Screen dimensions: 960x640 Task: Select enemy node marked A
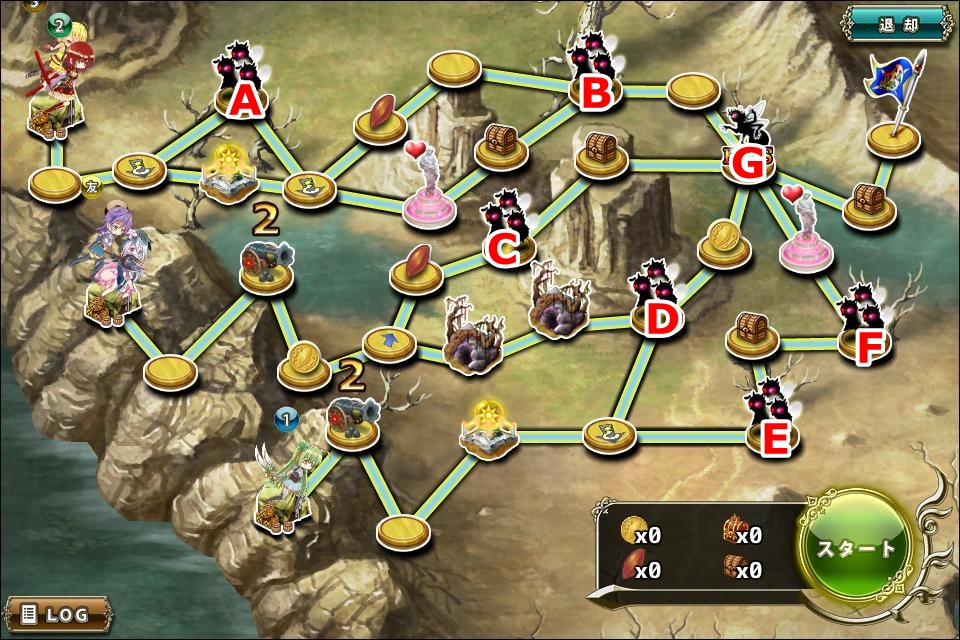tap(239, 85)
